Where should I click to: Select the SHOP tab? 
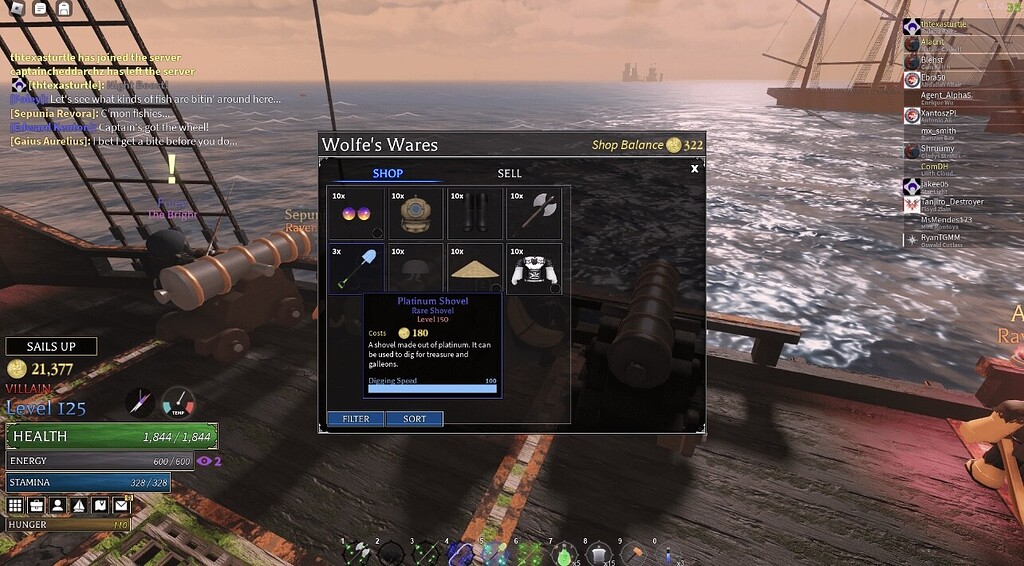point(387,173)
